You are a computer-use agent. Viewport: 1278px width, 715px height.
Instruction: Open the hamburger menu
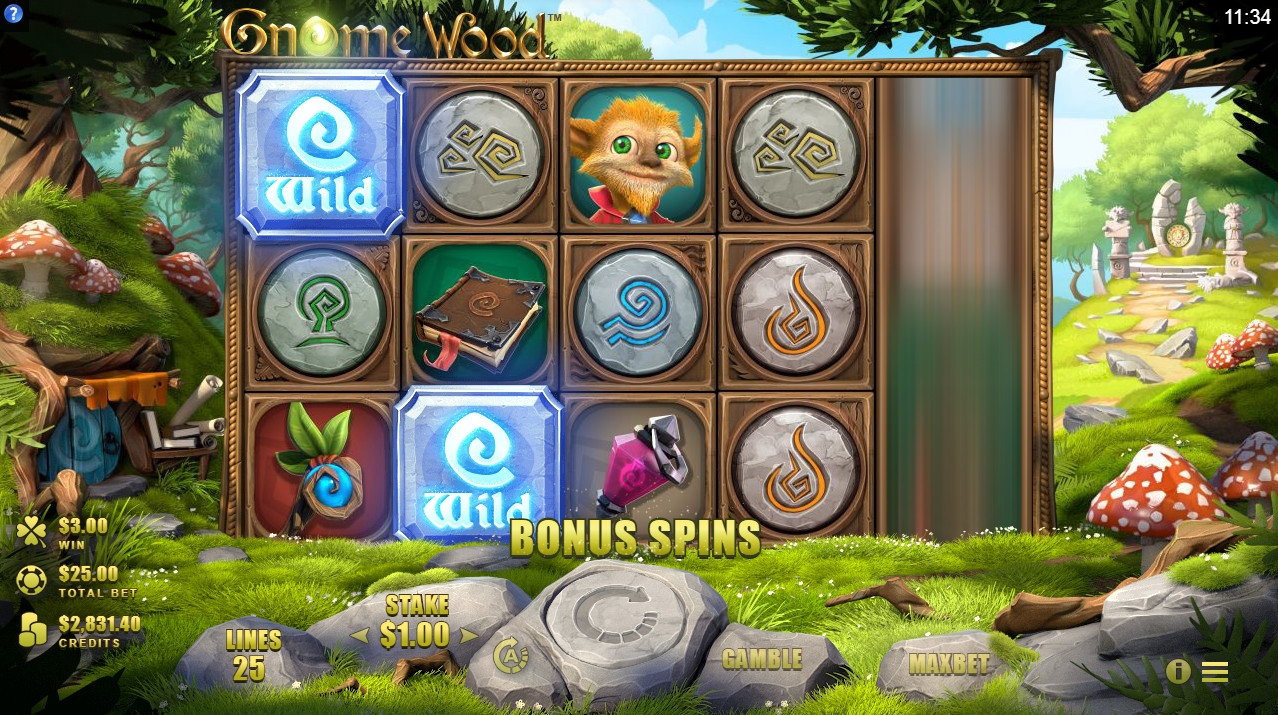tap(1215, 672)
